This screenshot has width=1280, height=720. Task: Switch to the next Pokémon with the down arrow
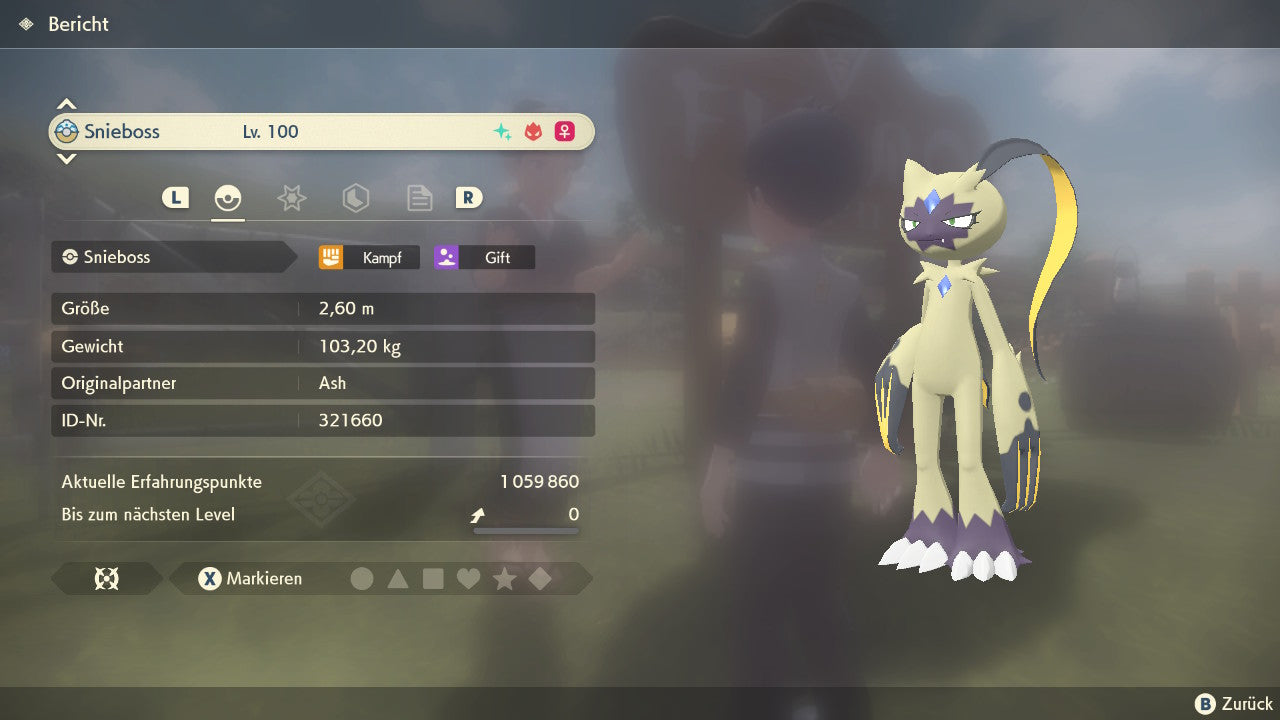pyautogui.click(x=66, y=158)
